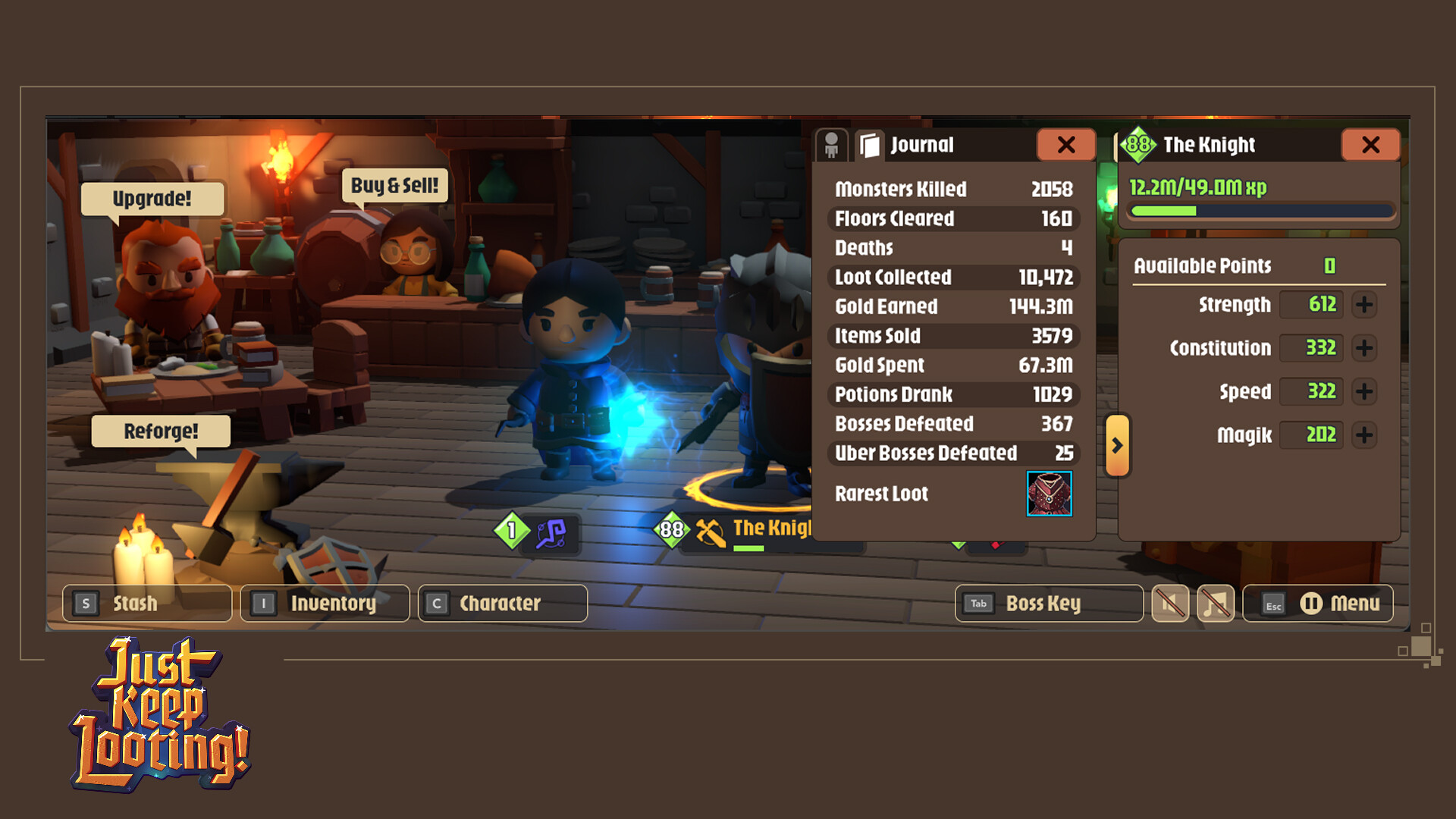Select the character stats tab icon
This screenshot has height=819, width=1456.
832,145
